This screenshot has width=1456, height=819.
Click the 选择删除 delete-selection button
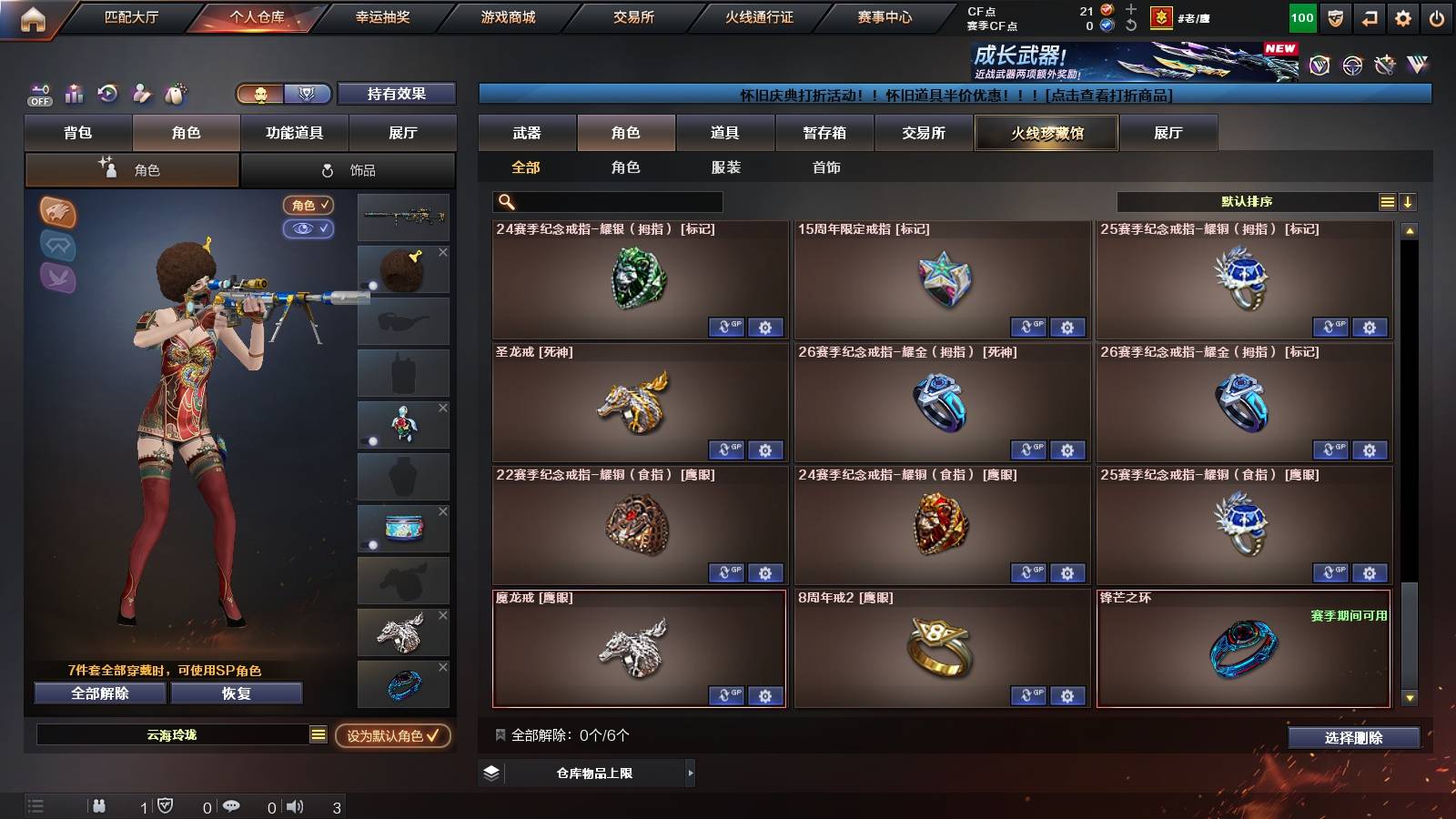tap(1352, 738)
